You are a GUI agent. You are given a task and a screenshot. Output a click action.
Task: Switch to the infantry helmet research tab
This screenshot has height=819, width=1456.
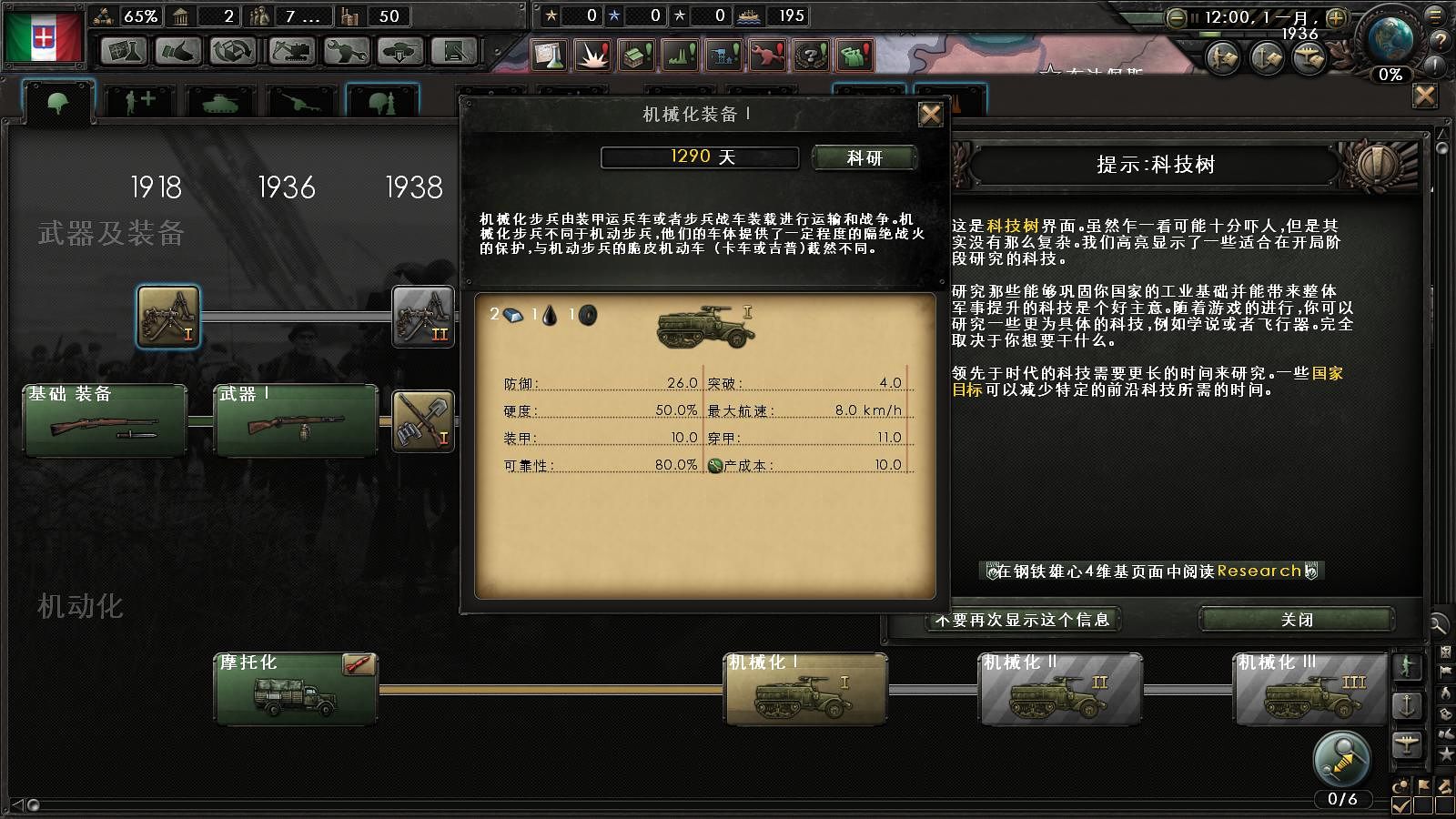(58, 103)
